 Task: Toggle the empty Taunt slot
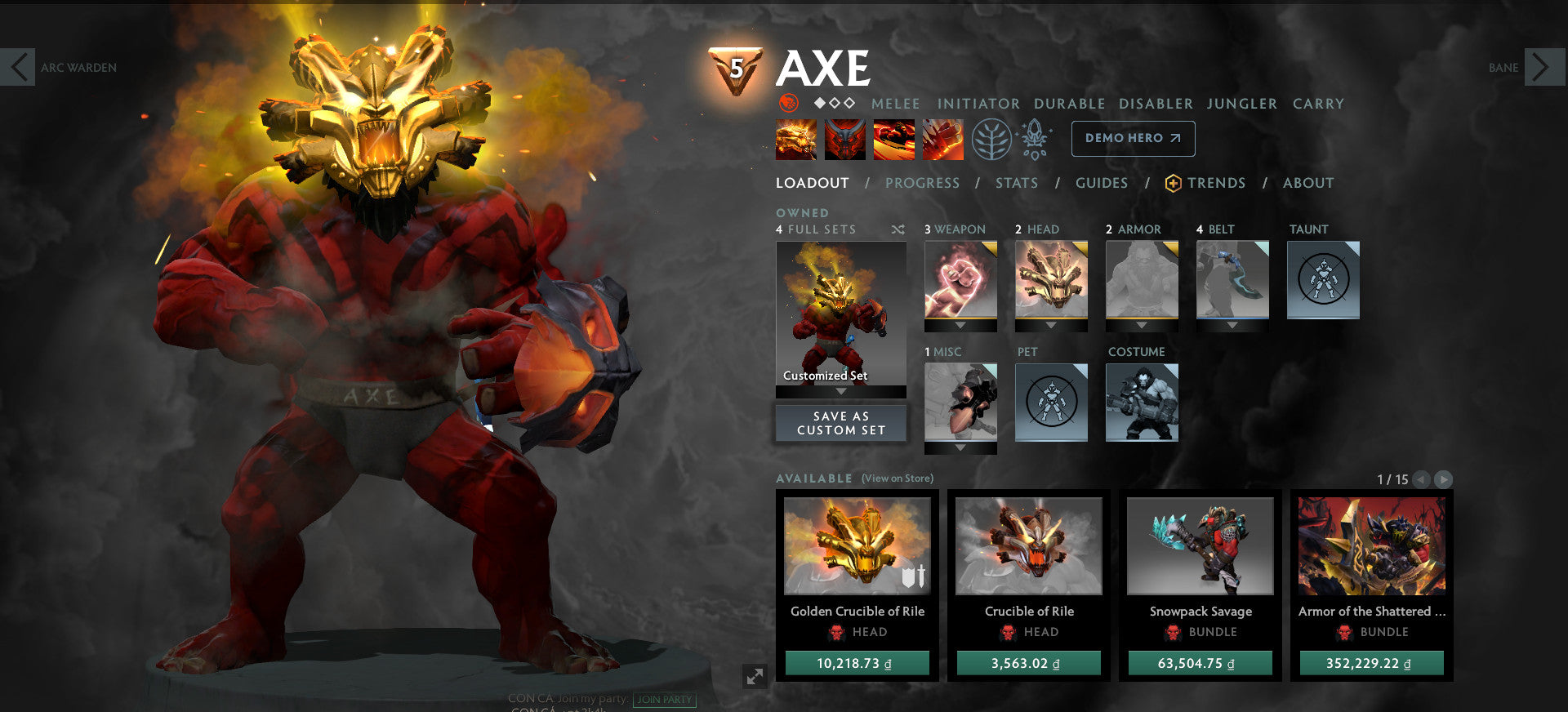[1322, 280]
